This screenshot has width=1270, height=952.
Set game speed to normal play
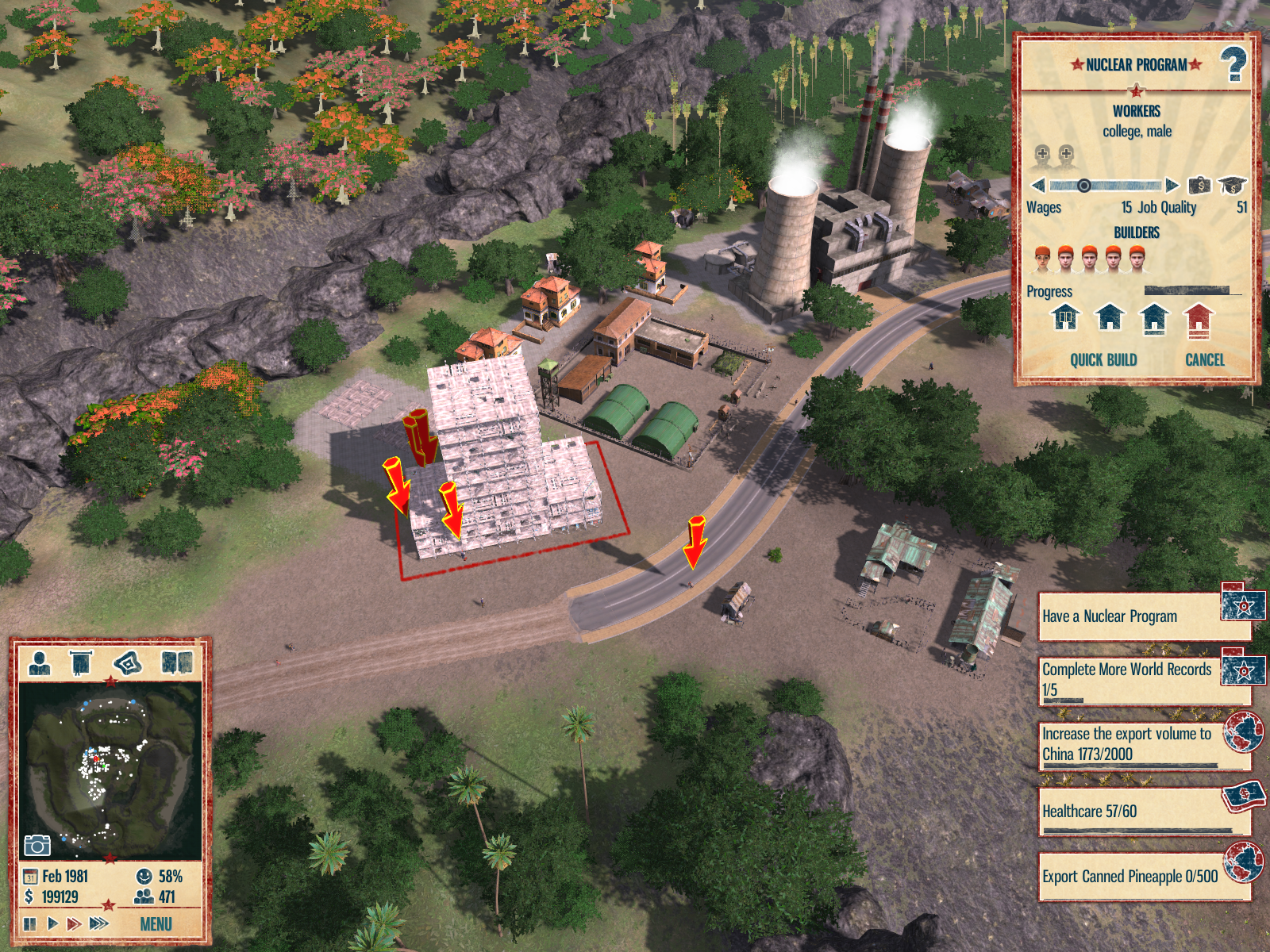coord(52,924)
